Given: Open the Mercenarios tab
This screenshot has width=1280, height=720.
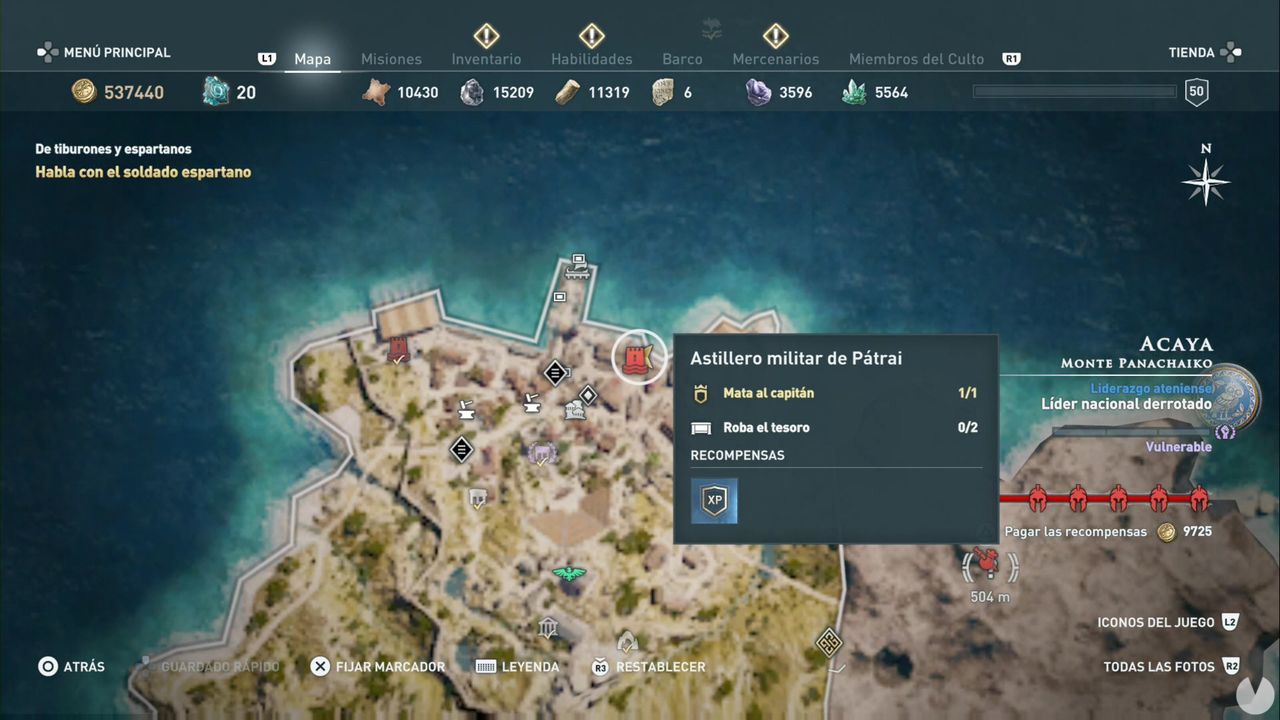Looking at the screenshot, I should point(775,59).
